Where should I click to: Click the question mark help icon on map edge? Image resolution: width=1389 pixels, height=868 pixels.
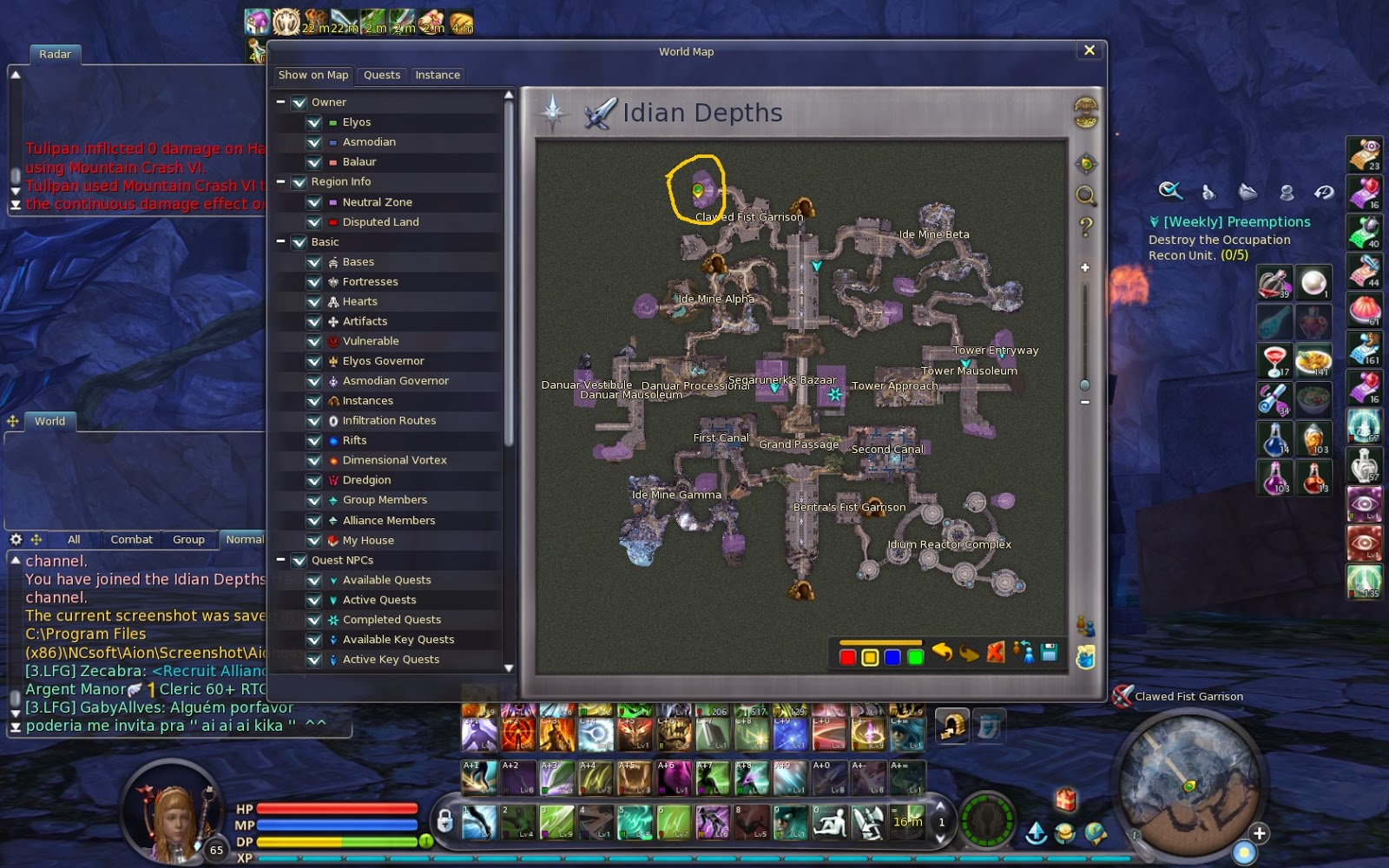pos(1085,227)
